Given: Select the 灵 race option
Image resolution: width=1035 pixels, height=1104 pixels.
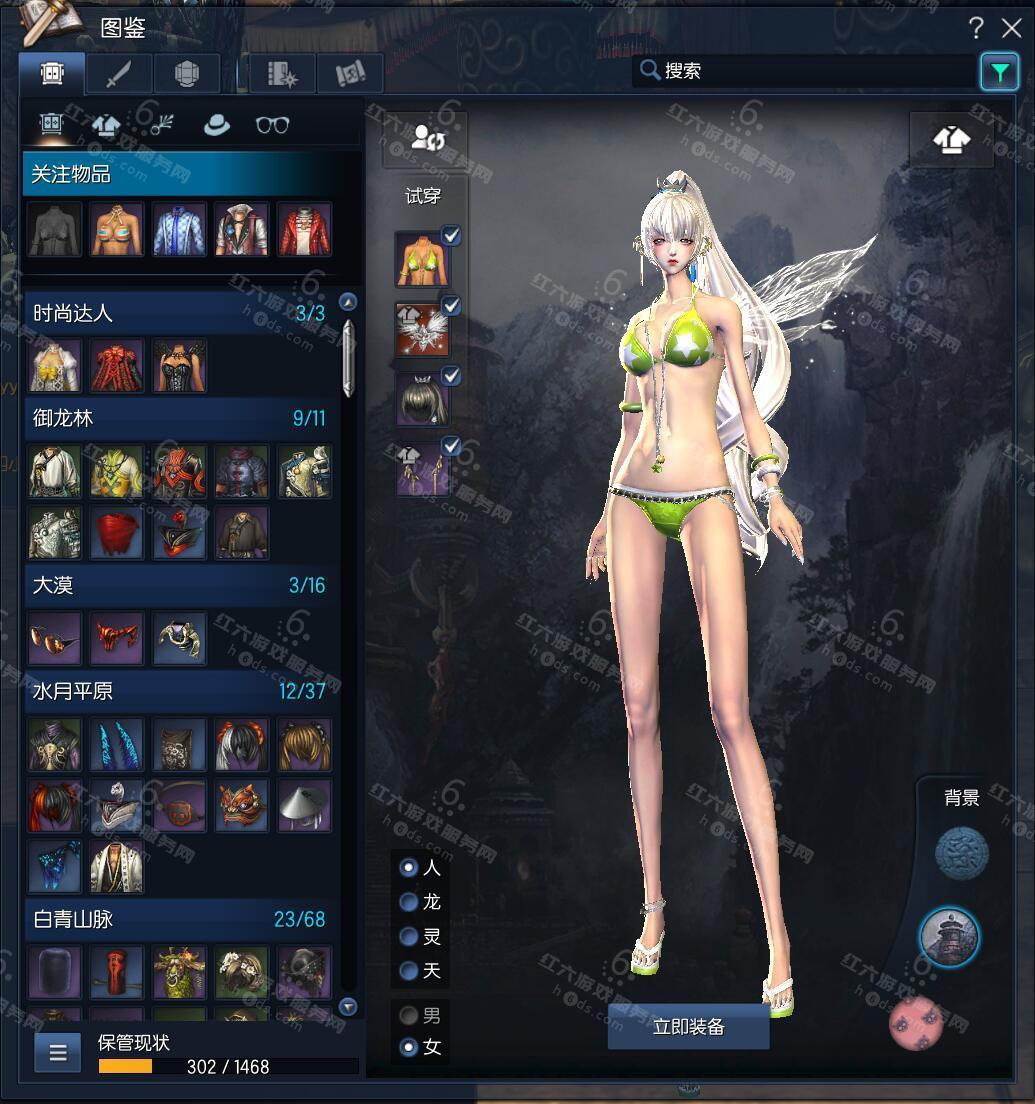Looking at the screenshot, I should [409, 937].
